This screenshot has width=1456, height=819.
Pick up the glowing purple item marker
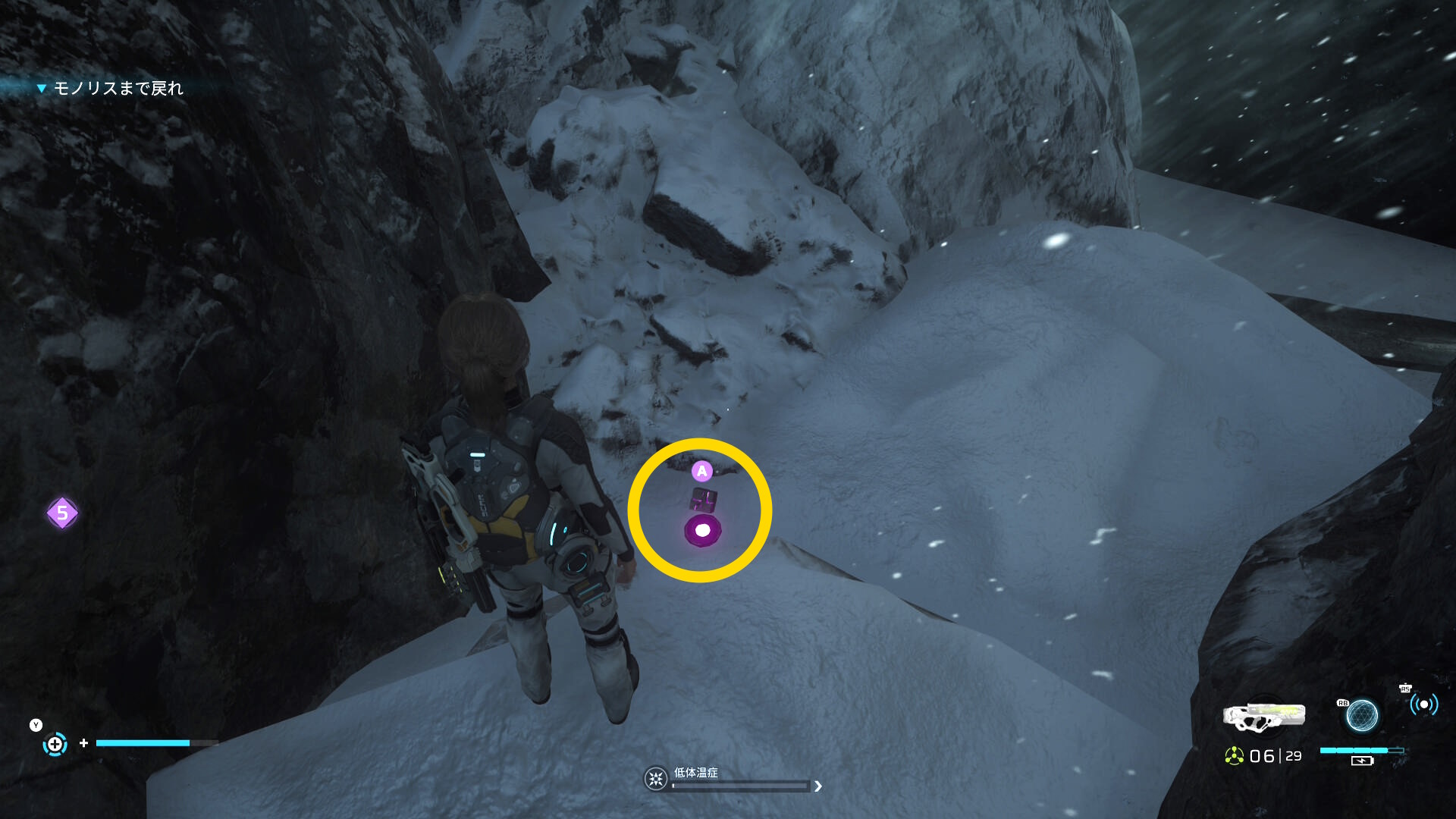coord(703,530)
